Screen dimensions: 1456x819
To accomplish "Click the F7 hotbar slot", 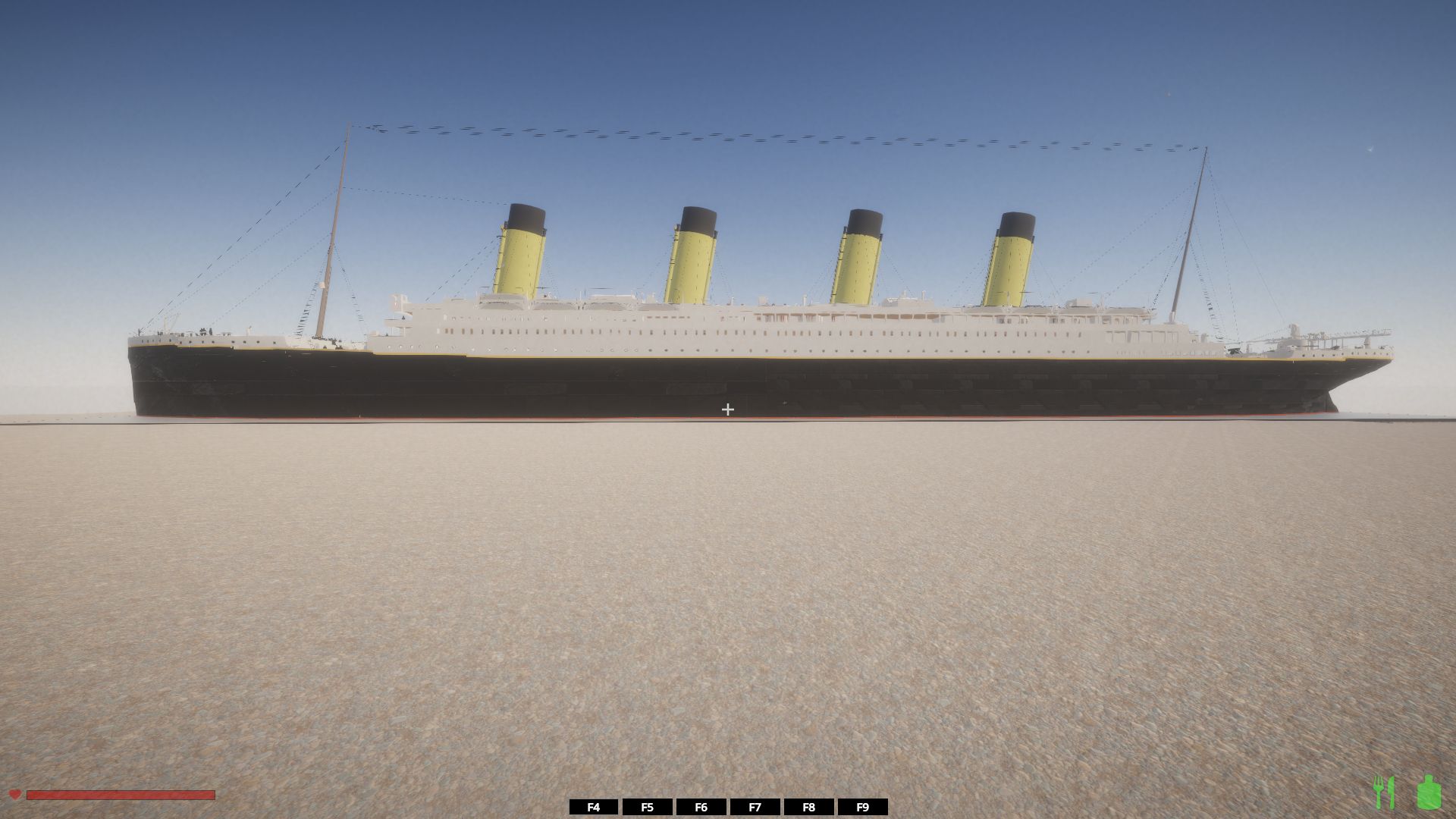I will 755,807.
